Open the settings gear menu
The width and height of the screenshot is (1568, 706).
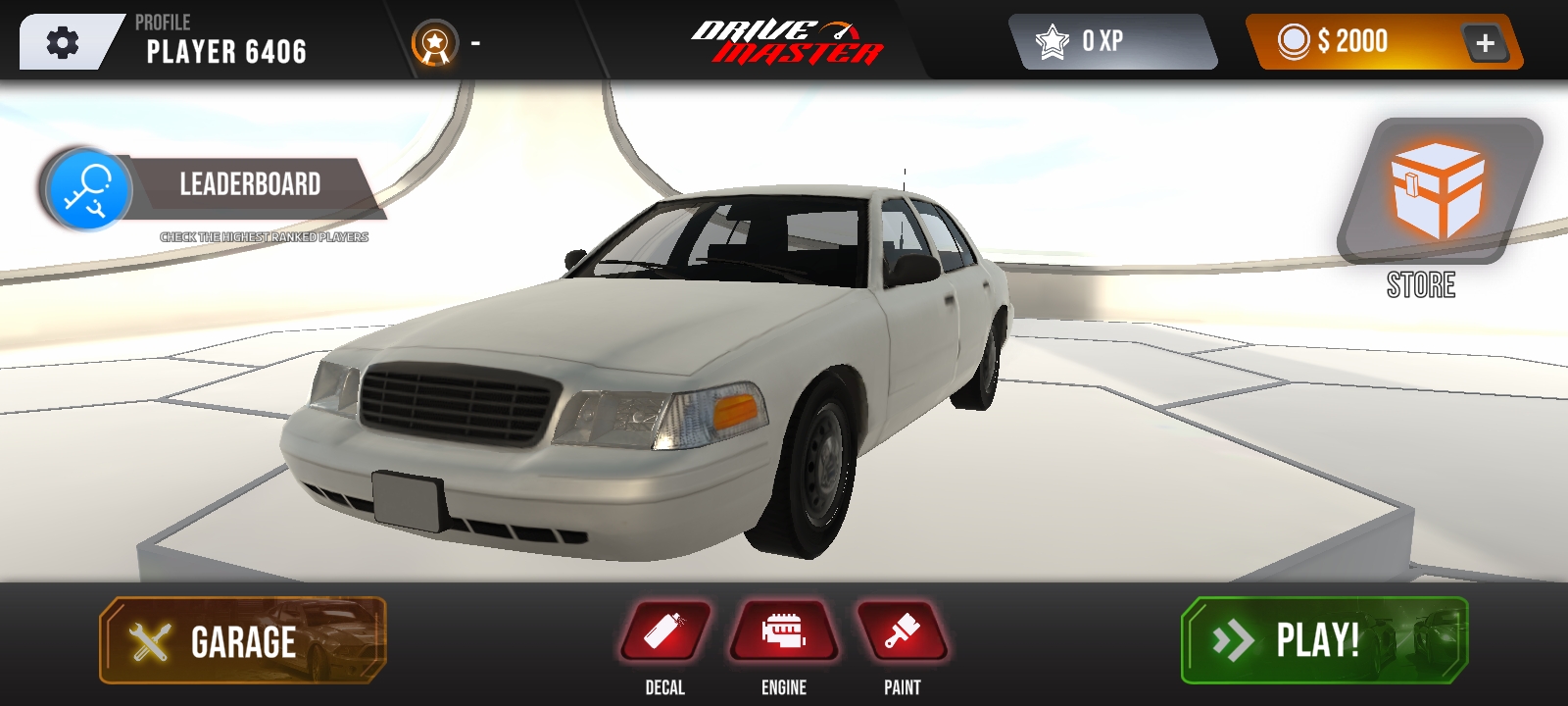(x=63, y=43)
